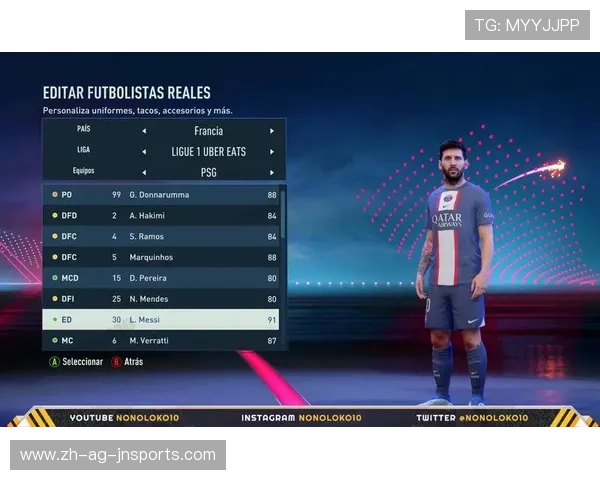
Task: Advance league with right arrow beside Ligue 1
Action: pos(272,152)
